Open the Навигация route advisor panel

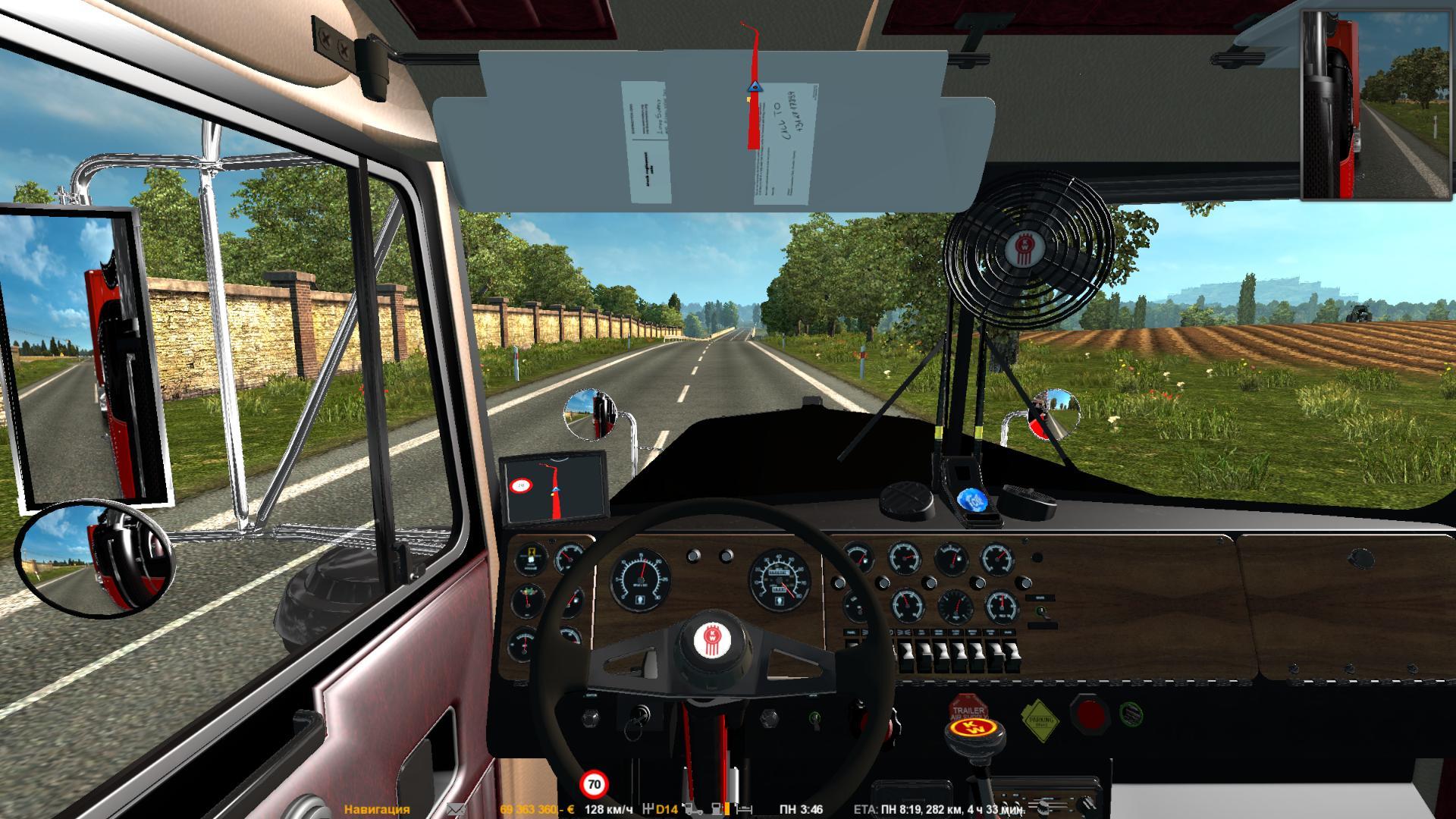click(377, 809)
